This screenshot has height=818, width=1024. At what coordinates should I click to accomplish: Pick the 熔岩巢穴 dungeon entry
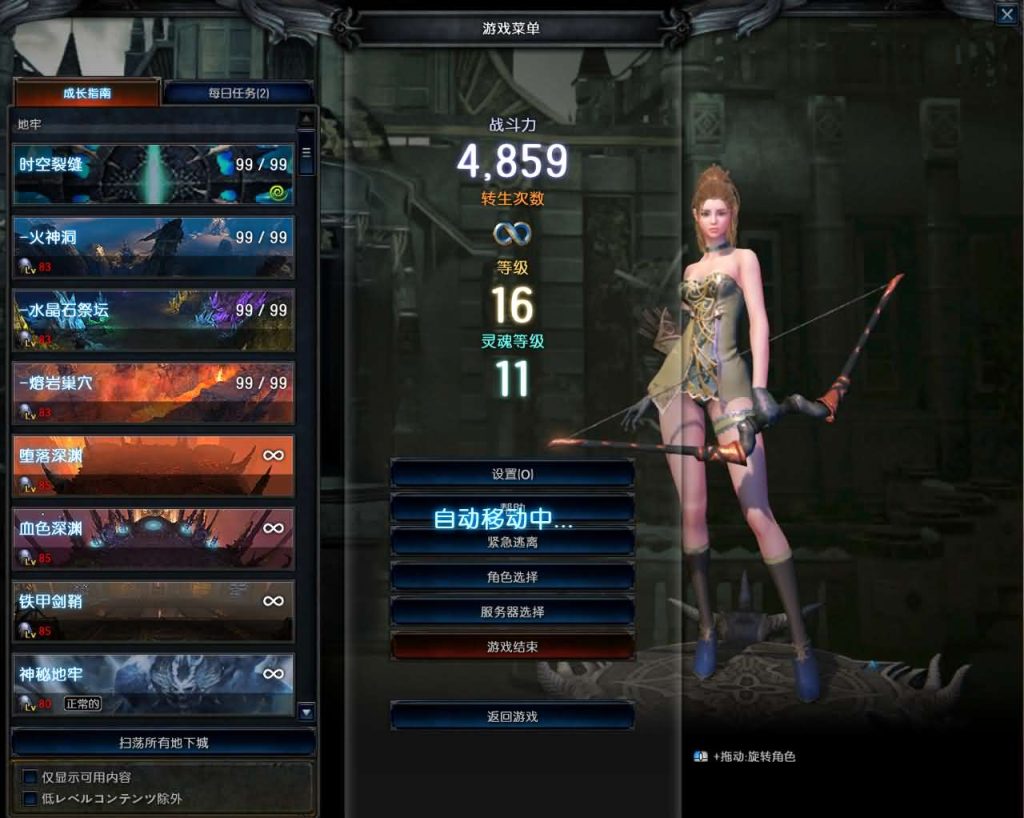pos(153,393)
